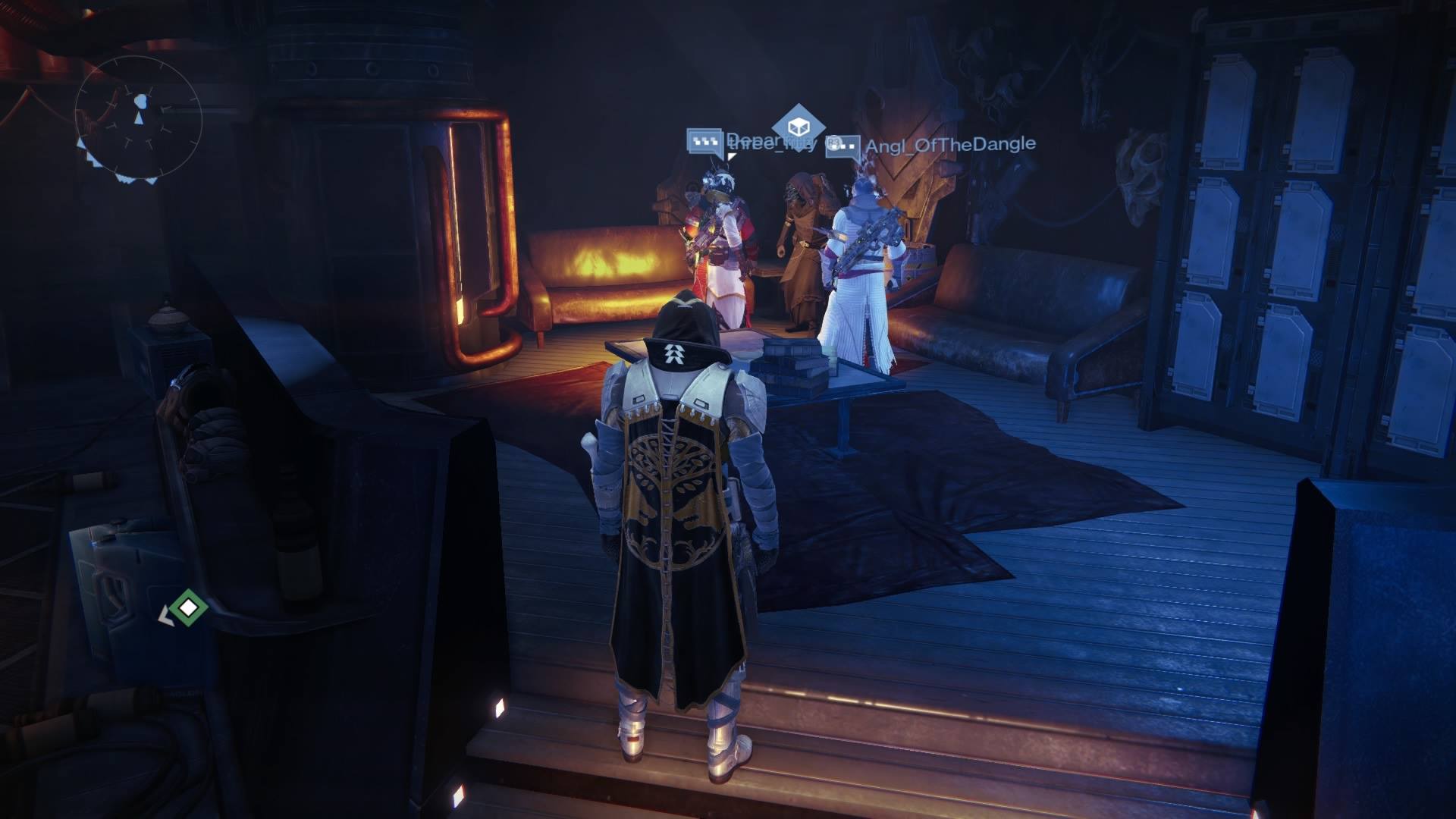Click Angl_OfTheDangle's chat bubble icon

tap(844, 146)
